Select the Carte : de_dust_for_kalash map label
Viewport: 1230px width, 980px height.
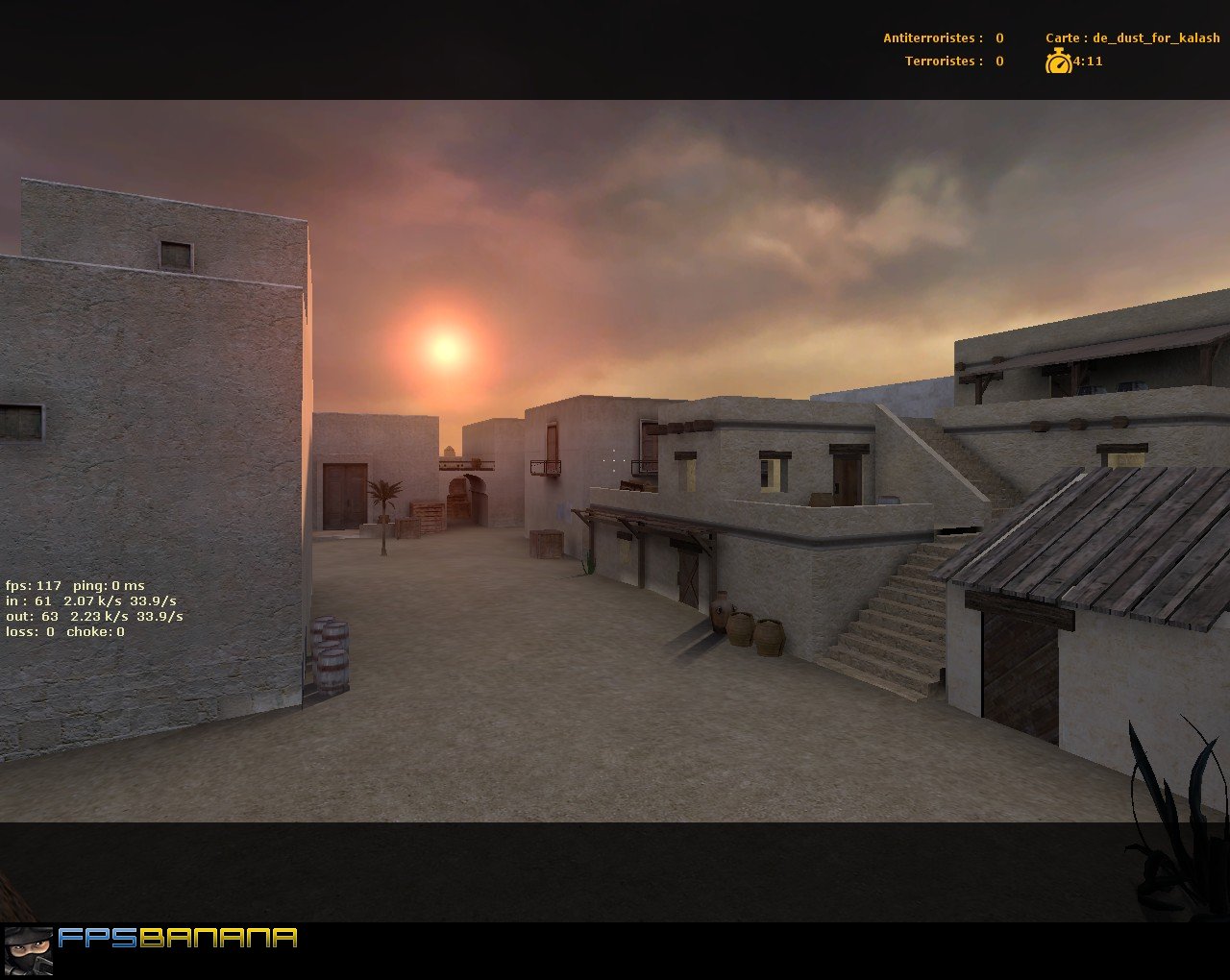click(x=1132, y=37)
